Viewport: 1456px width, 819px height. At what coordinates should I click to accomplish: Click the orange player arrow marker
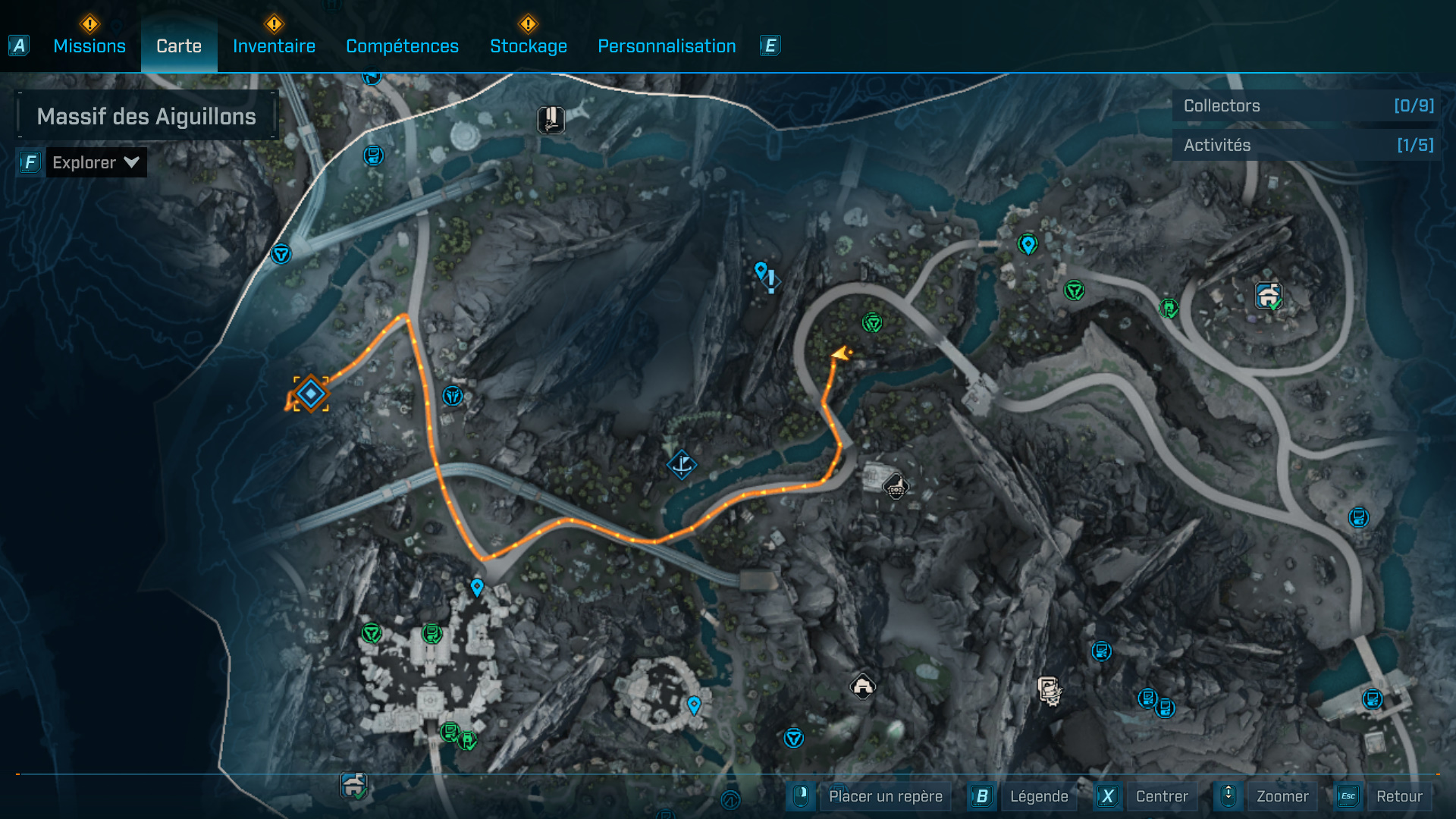(840, 353)
